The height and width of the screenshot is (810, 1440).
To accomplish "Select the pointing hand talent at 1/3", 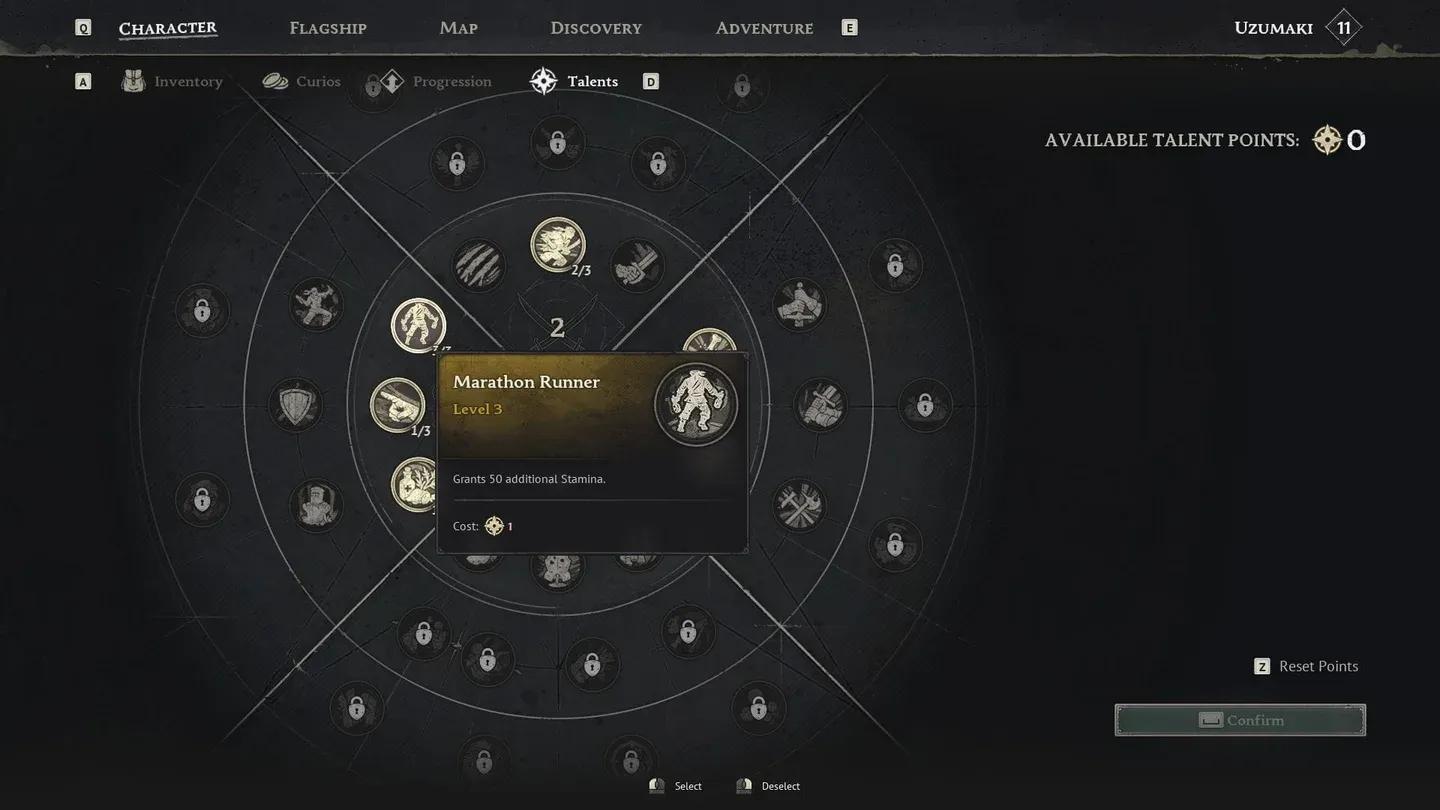I will point(399,405).
